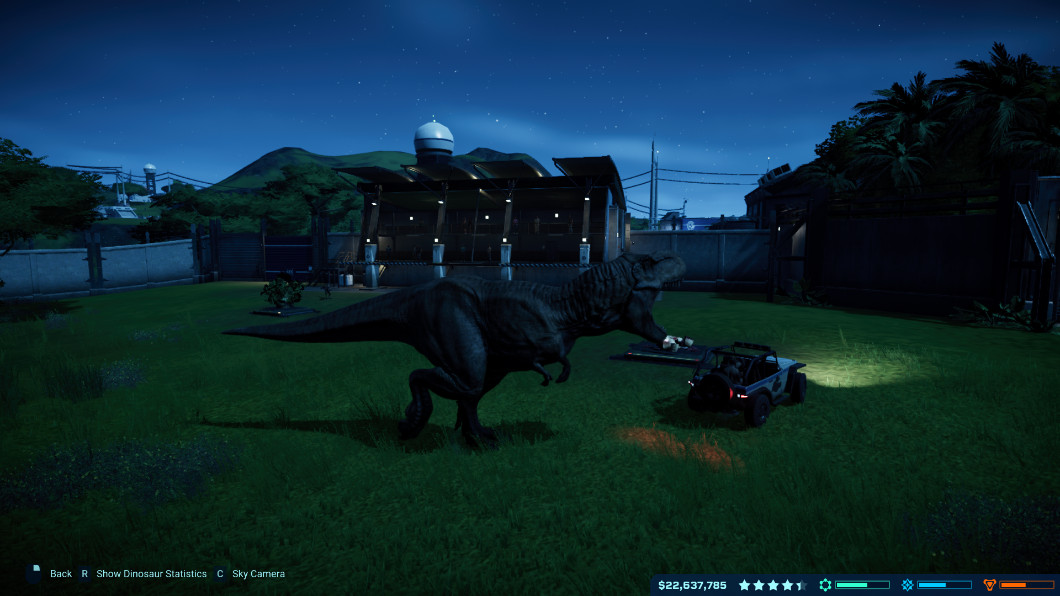Select the blue Entertainment division icon
Image resolution: width=1060 pixels, height=596 pixels.
907,585
